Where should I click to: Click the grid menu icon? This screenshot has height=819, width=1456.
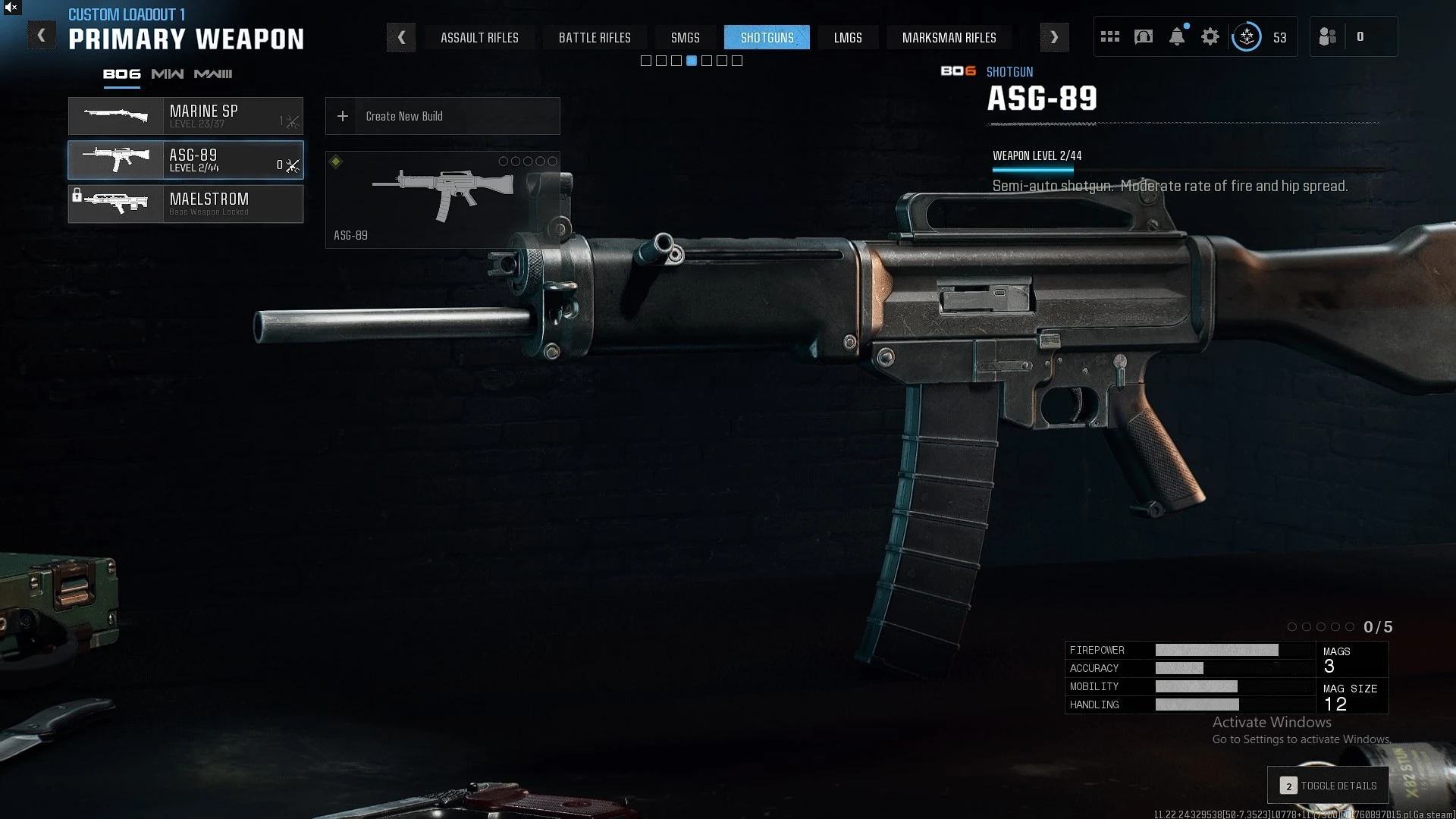click(x=1109, y=36)
